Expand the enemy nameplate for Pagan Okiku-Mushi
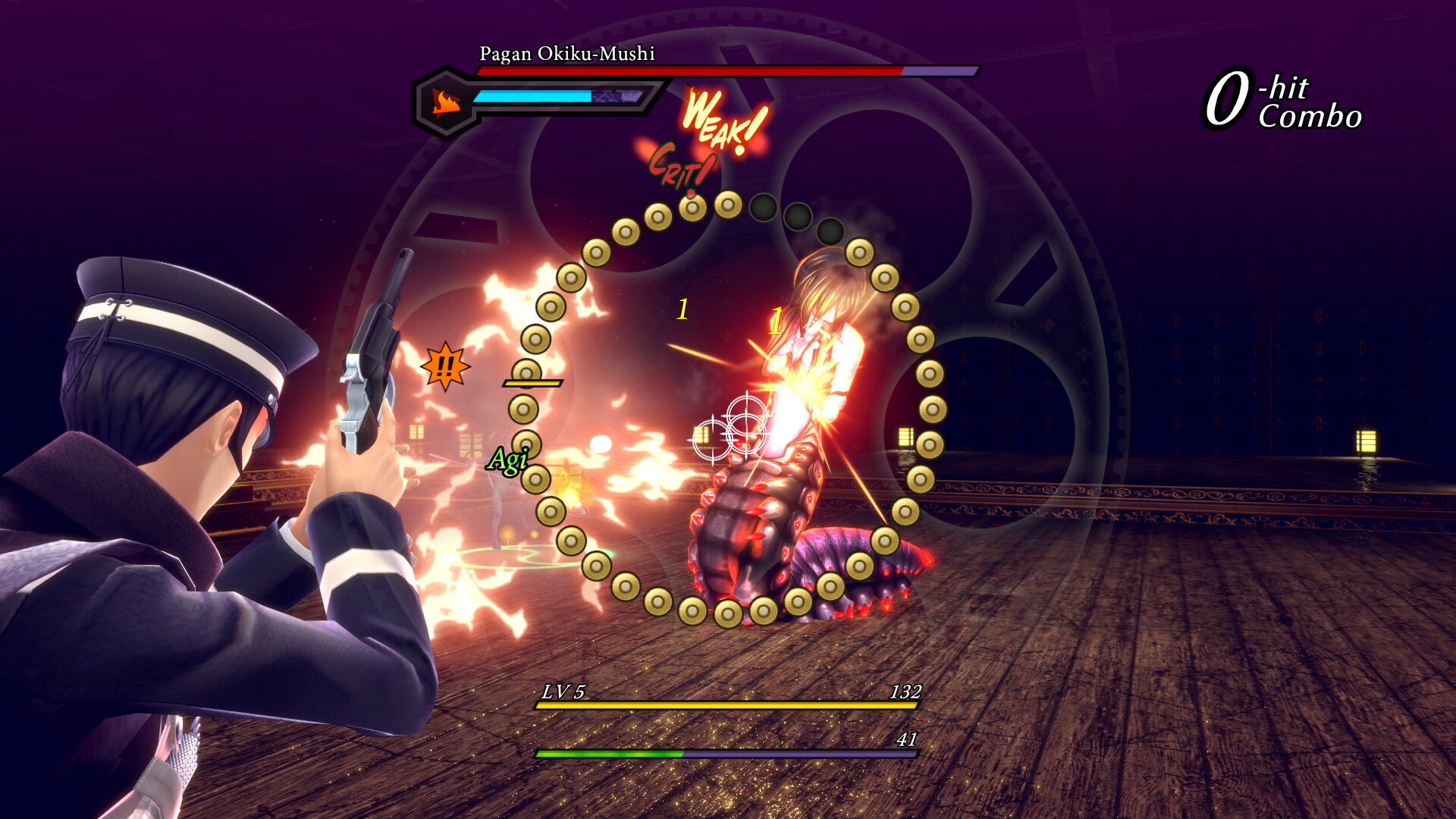The height and width of the screenshot is (819, 1456). click(x=567, y=54)
